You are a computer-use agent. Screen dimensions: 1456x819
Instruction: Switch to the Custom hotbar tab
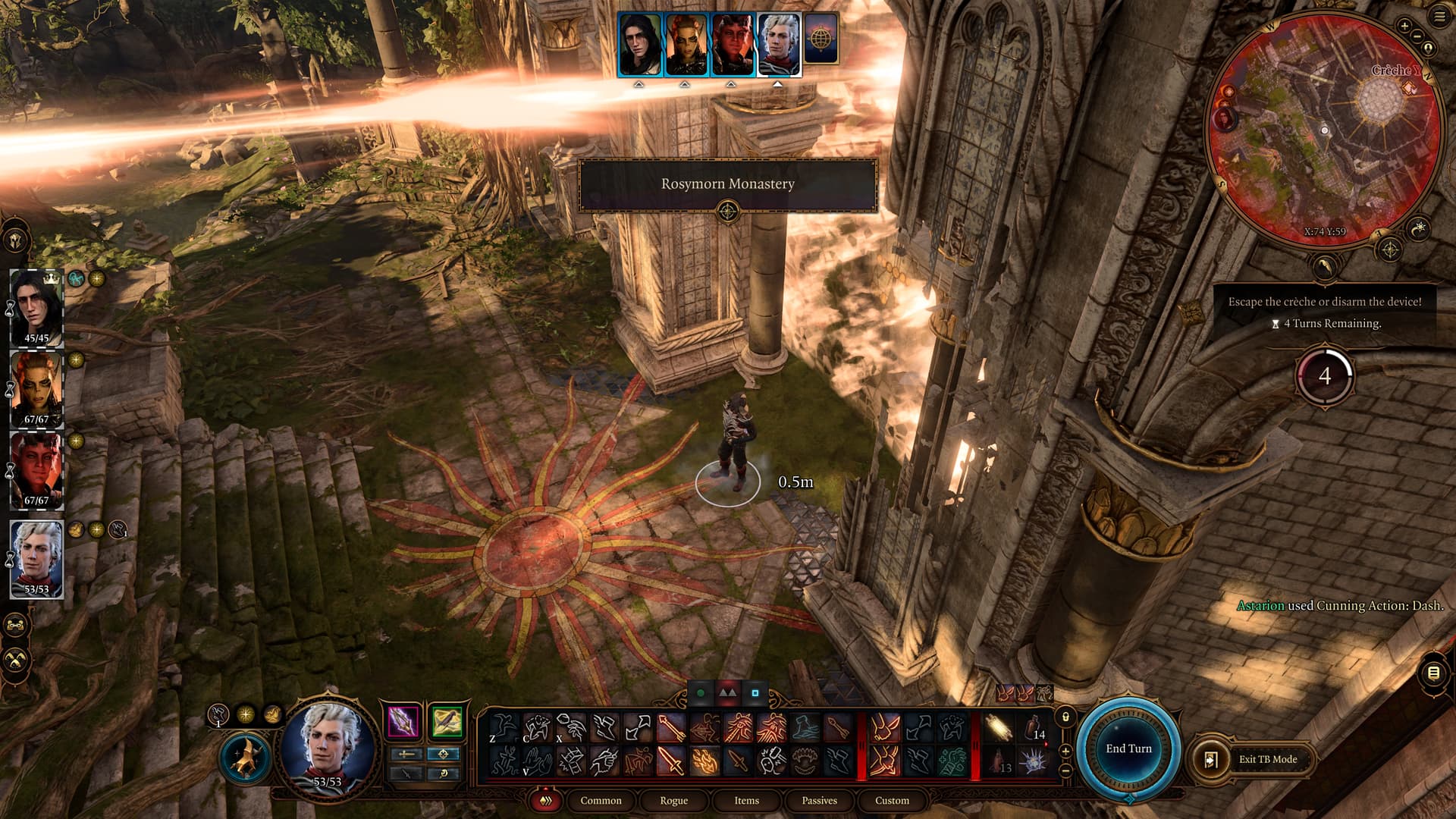[x=892, y=801]
